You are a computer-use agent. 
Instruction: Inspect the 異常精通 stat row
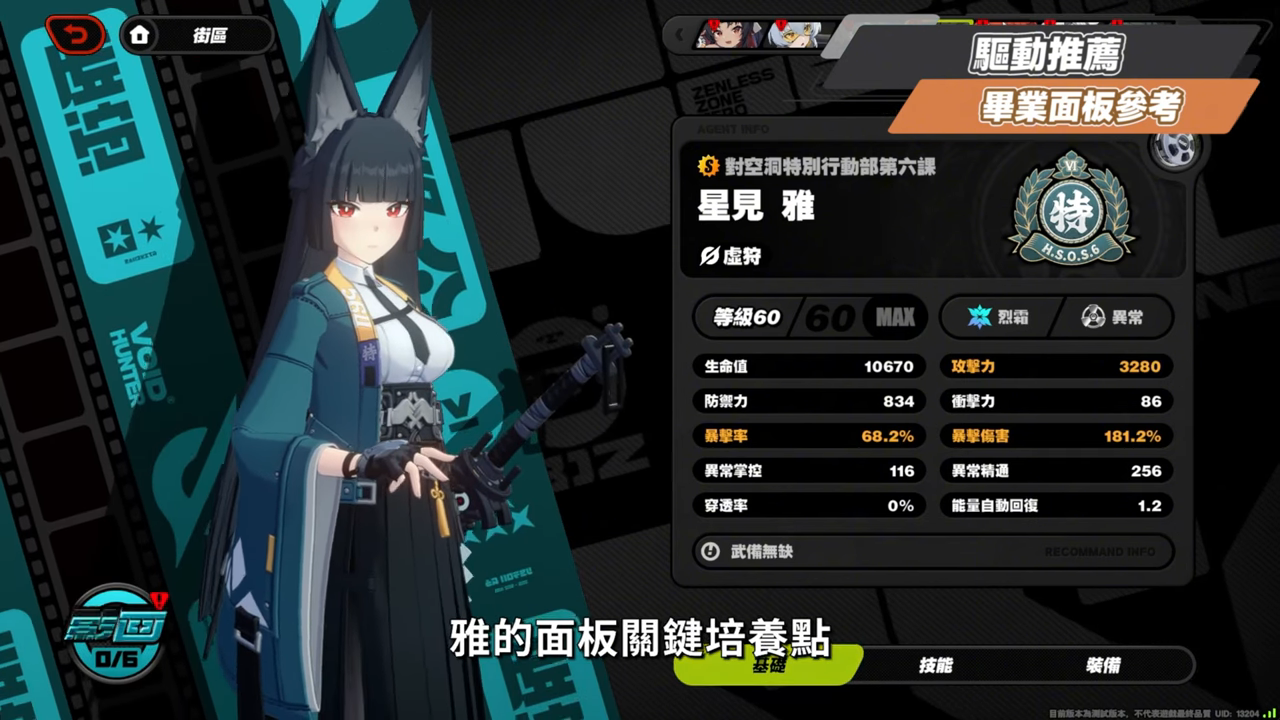1056,471
